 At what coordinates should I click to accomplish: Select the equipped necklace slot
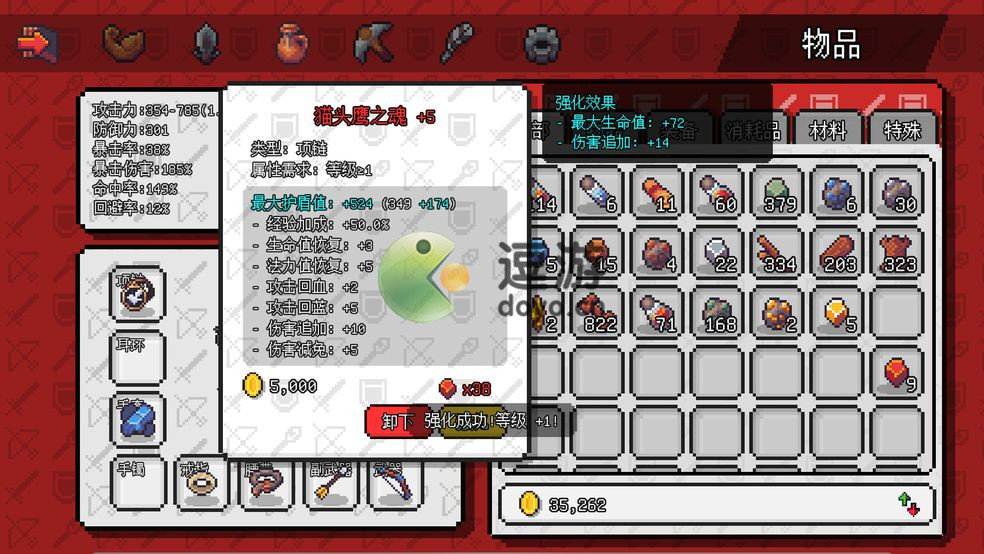click(137, 294)
